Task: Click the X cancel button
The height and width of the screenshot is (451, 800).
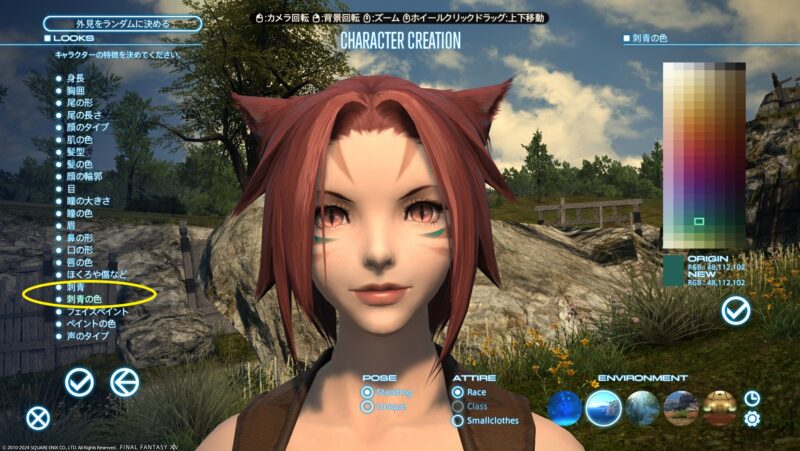Action: tap(38, 418)
